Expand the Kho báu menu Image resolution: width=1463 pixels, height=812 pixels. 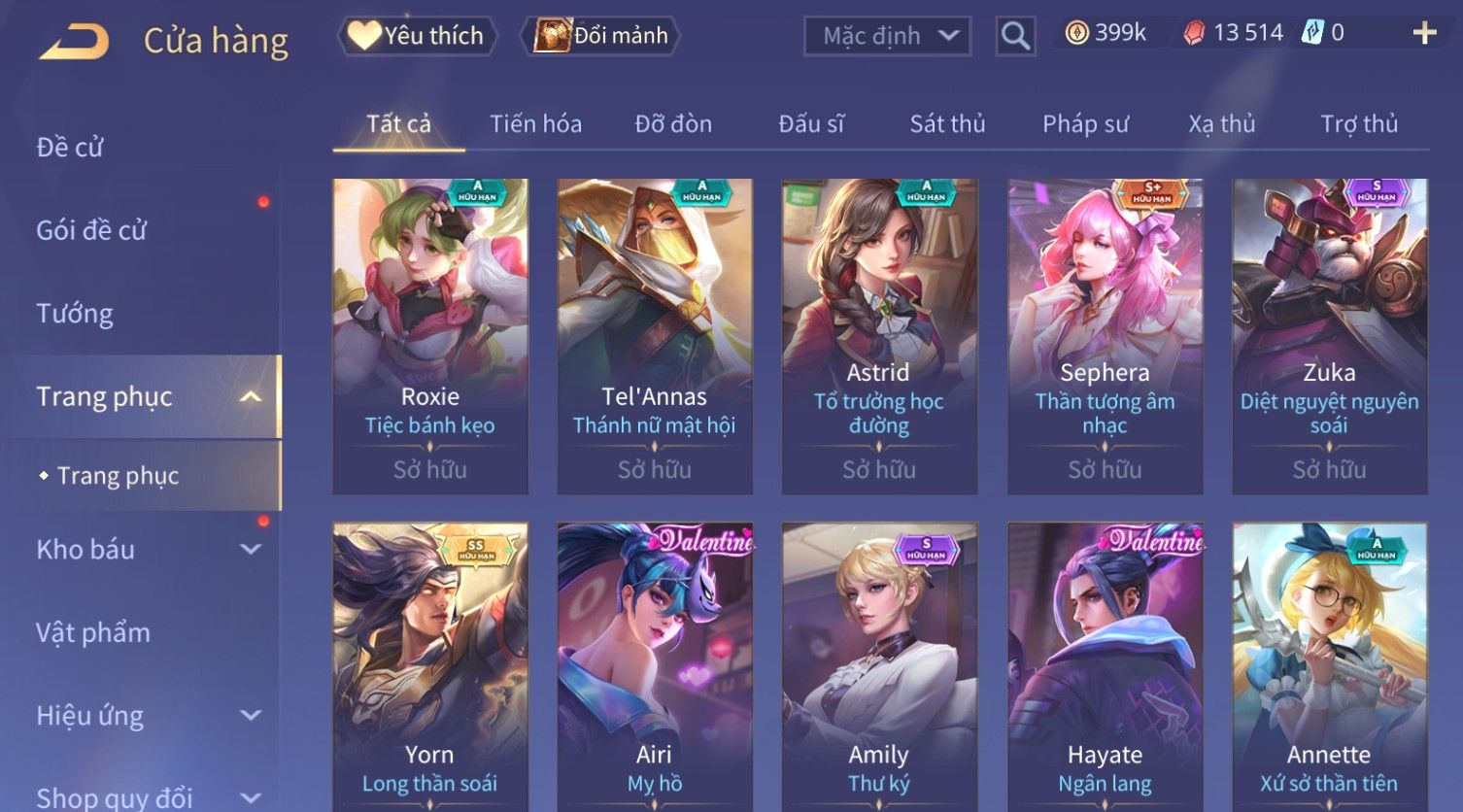146,550
